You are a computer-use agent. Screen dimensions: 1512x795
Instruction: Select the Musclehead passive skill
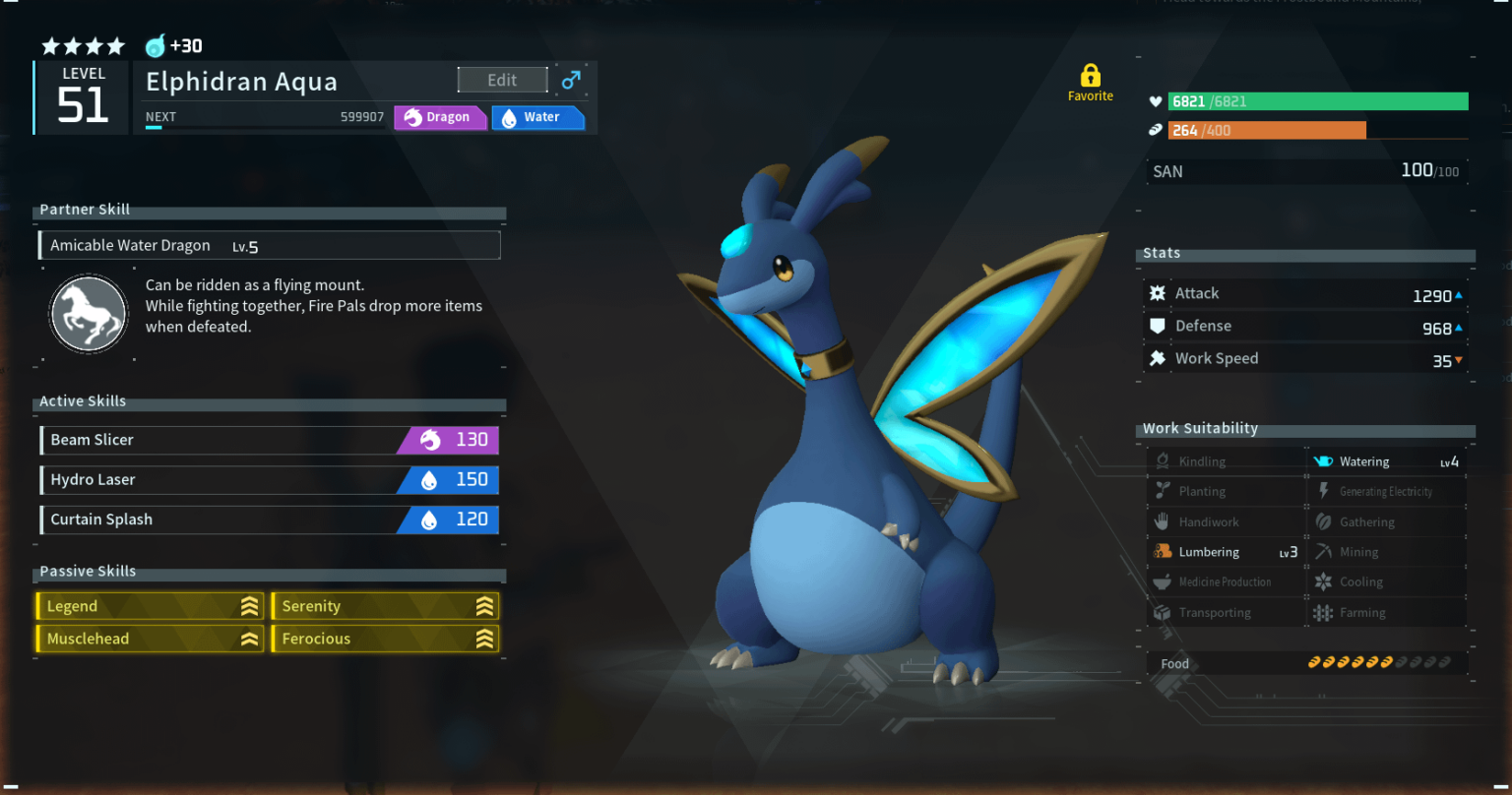[150, 639]
